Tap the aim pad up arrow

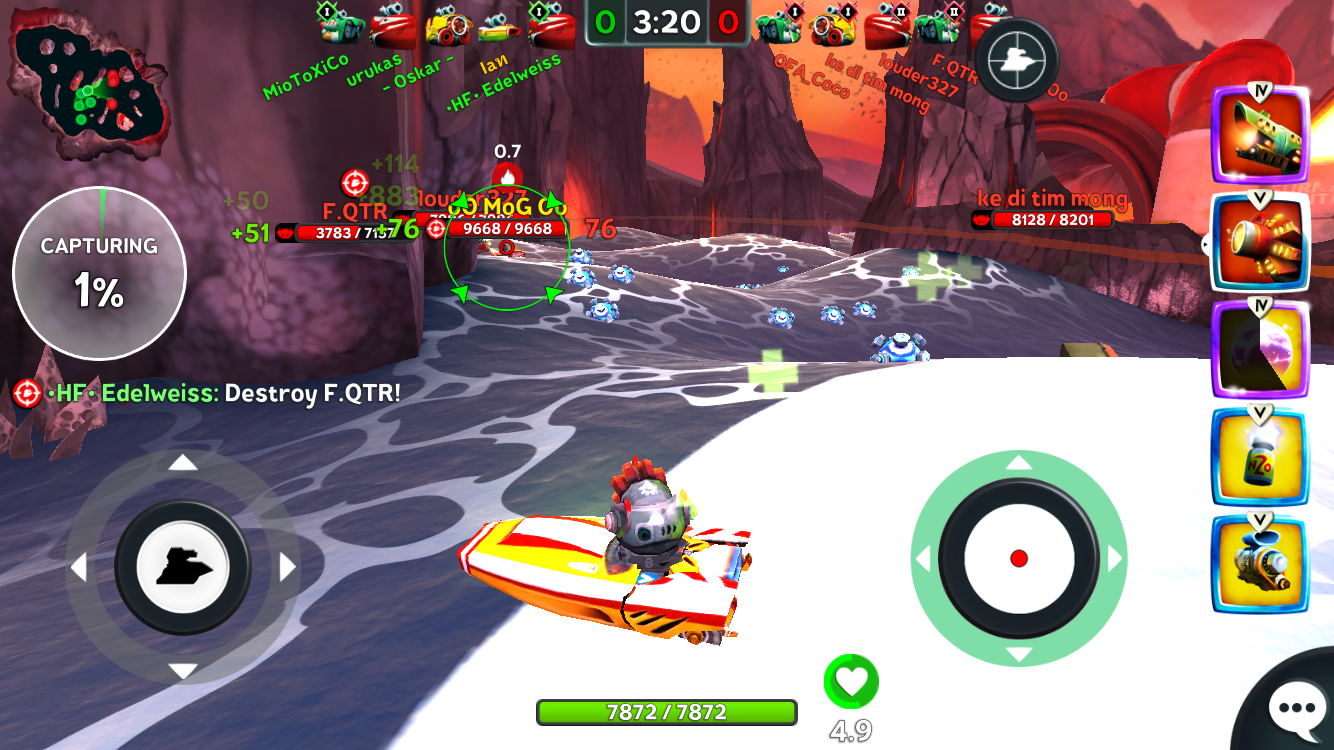click(1018, 463)
